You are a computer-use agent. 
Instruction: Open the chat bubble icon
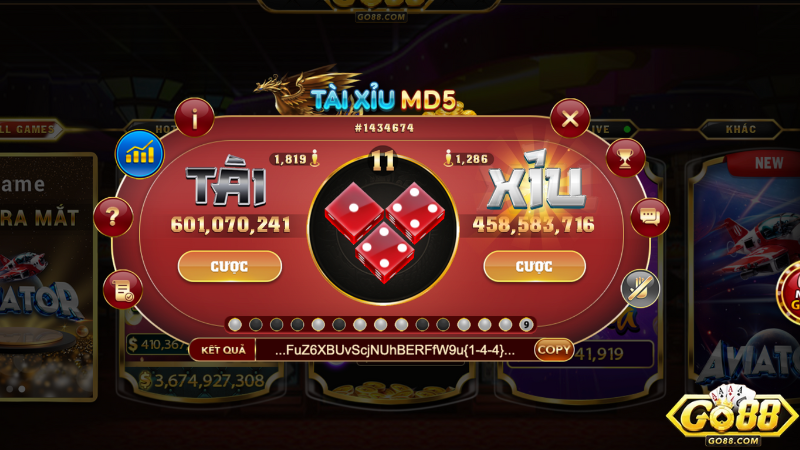click(650, 216)
